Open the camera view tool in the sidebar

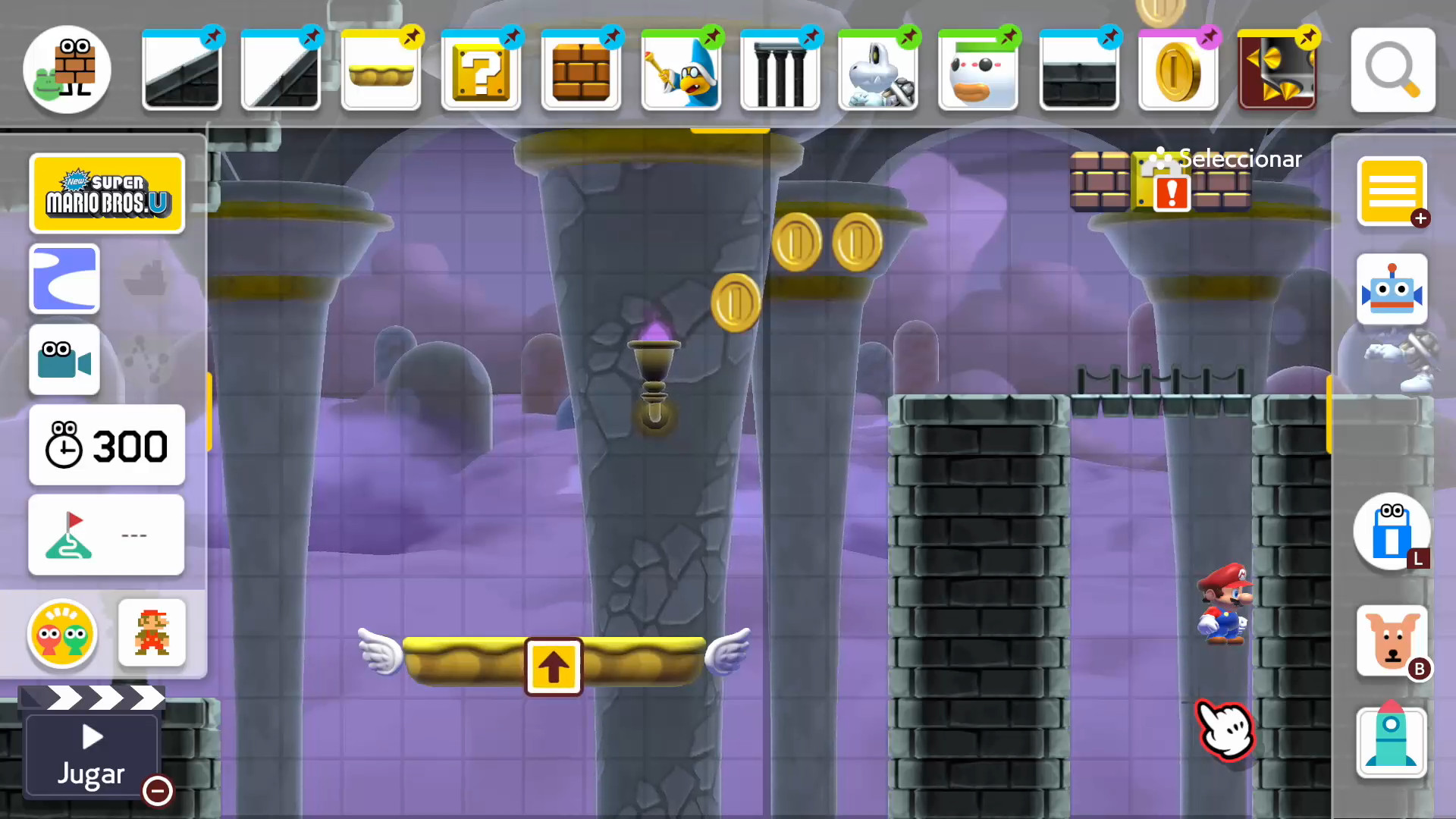pos(64,360)
